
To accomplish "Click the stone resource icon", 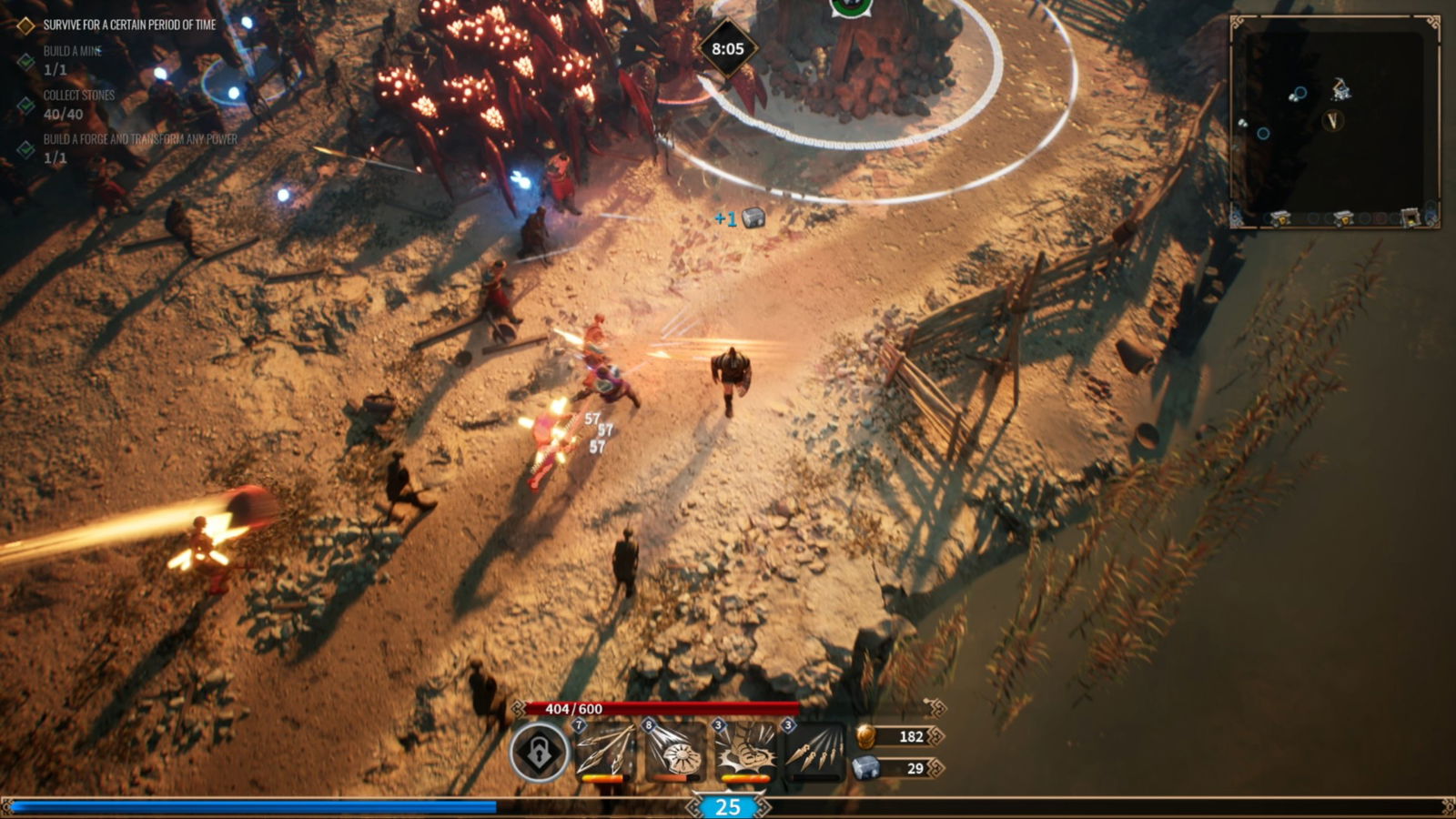I will point(866,768).
